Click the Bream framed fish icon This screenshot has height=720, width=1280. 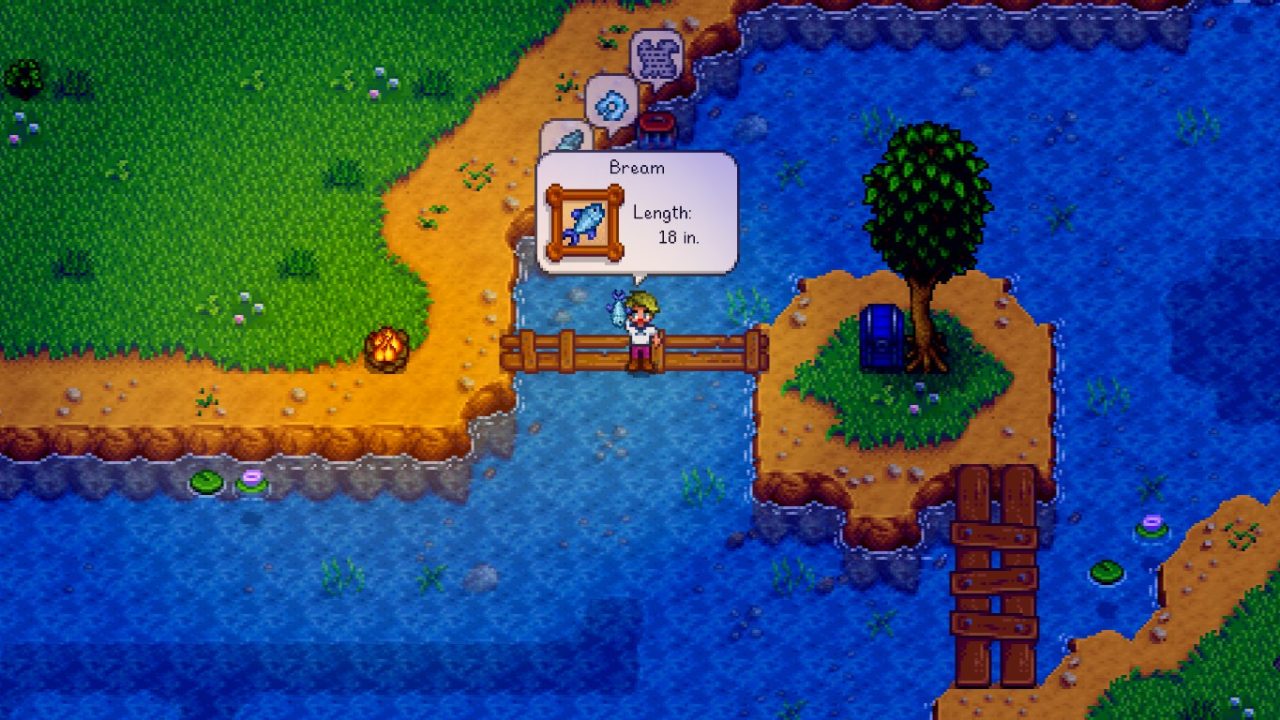point(587,219)
